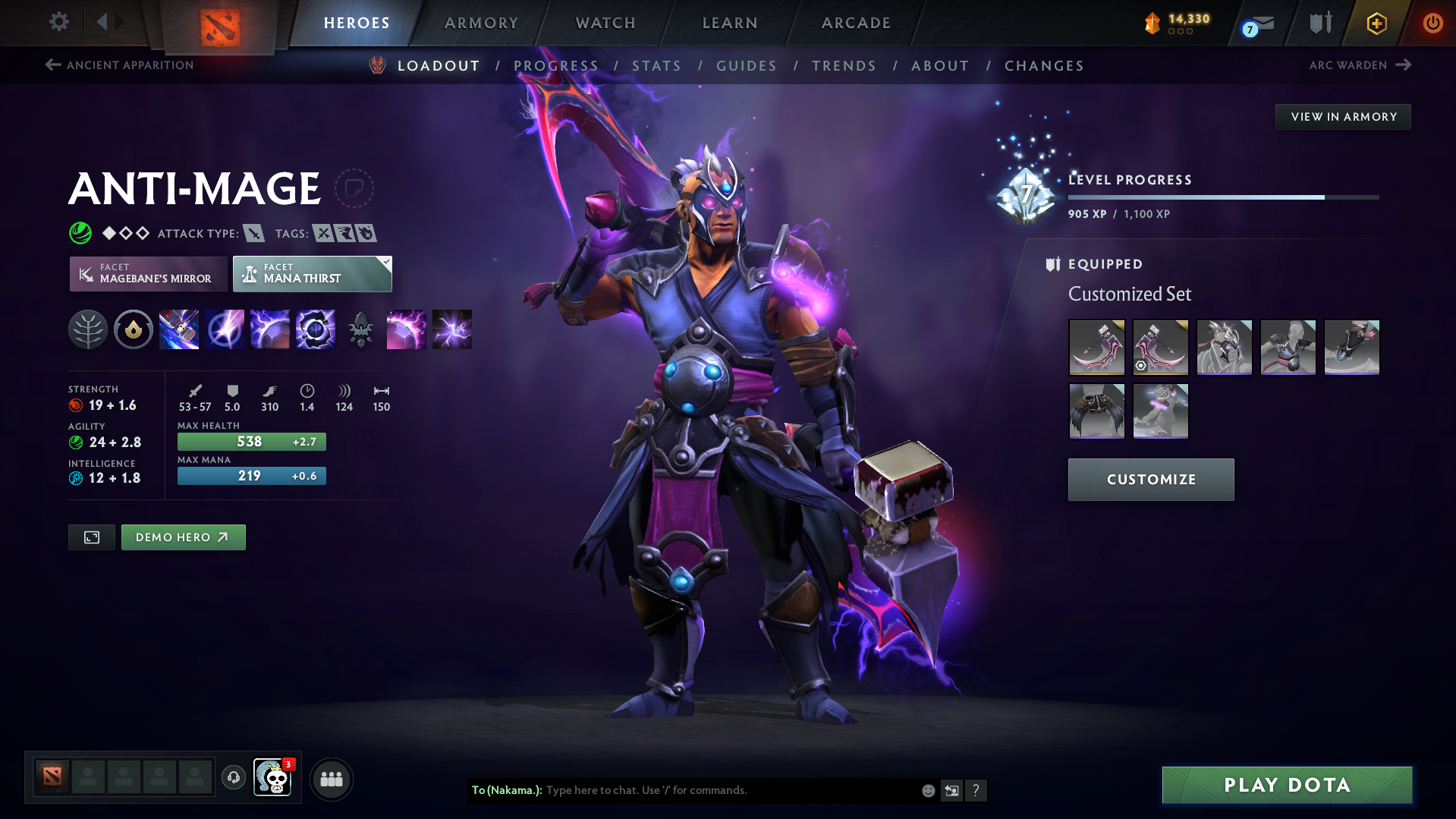Screen dimensions: 1456x819
Task: Click the red power button icon
Action: click(1433, 22)
